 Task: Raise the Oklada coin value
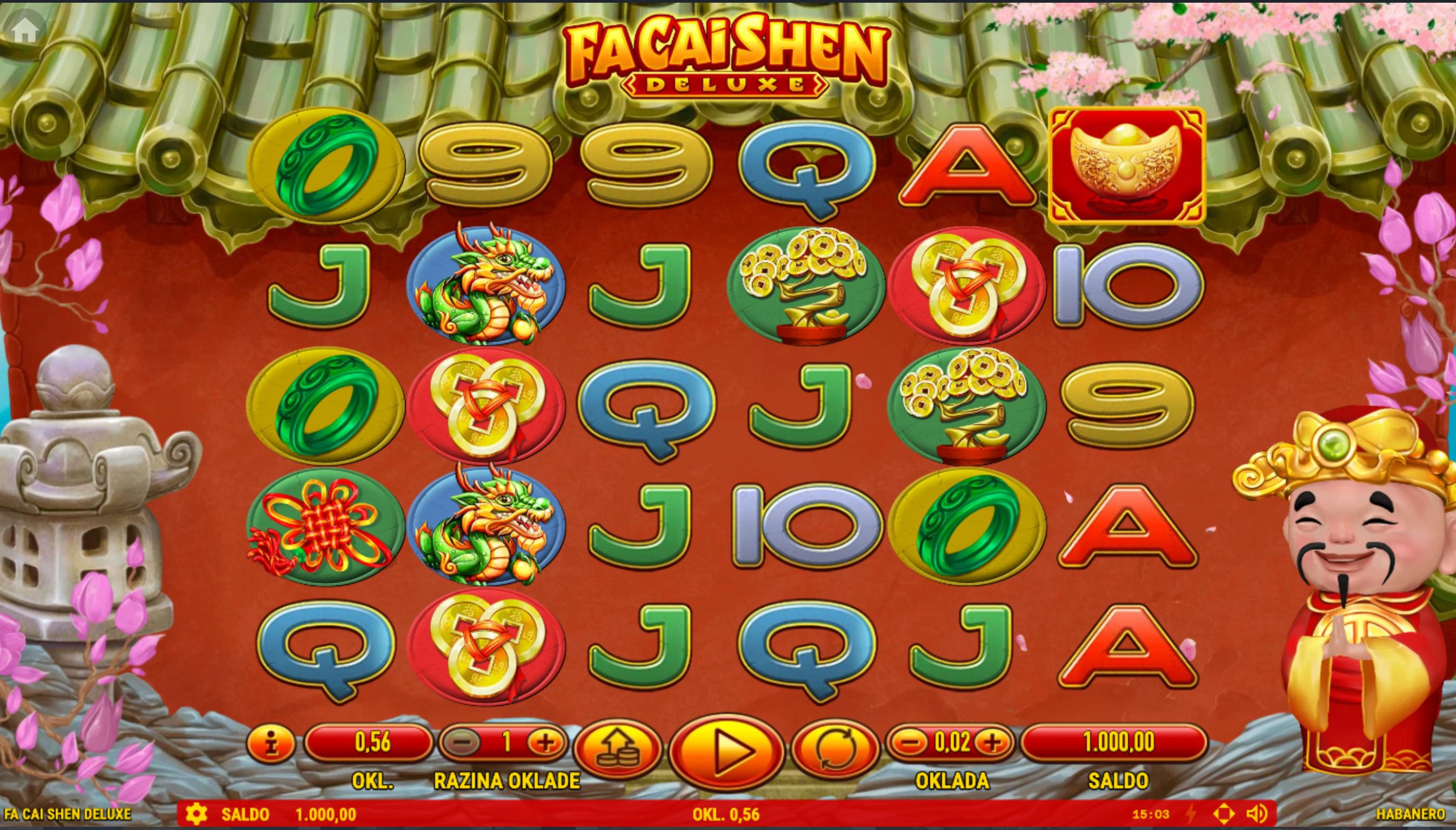(992, 742)
